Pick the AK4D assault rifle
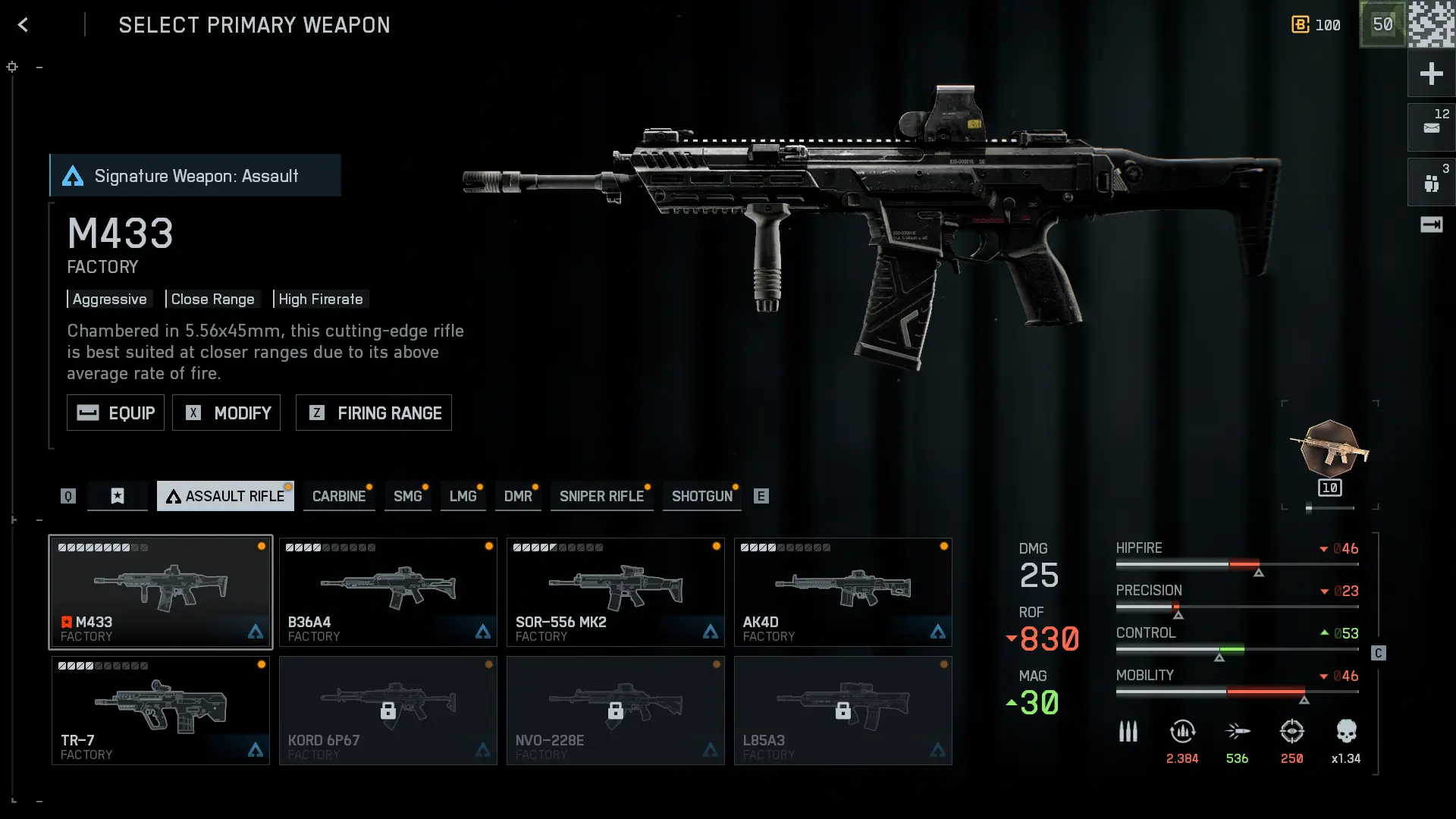Image resolution: width=1456 pixels, height=819 pixels. [843, 592]
